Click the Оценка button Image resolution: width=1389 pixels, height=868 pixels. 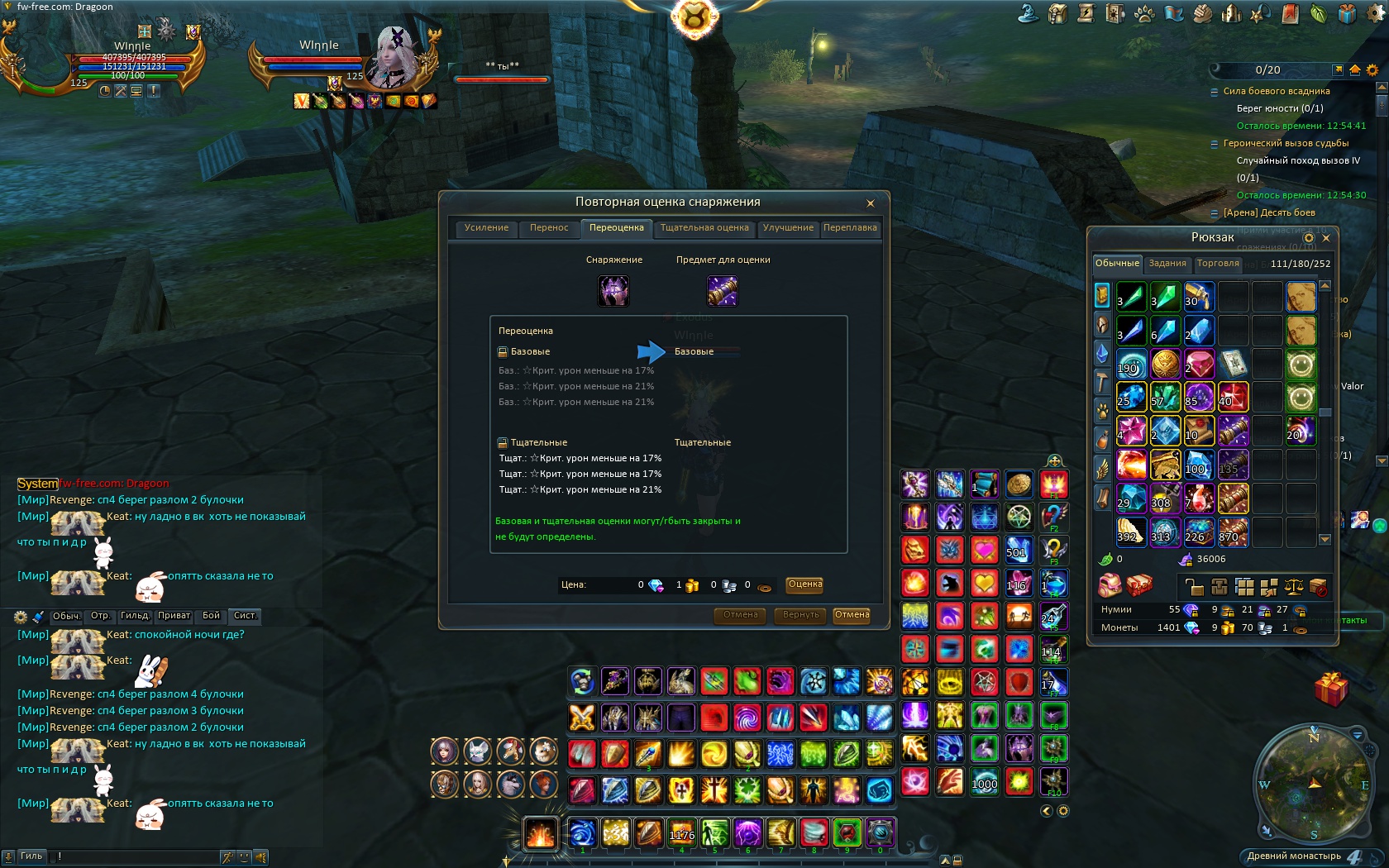(x=804, y=584)
